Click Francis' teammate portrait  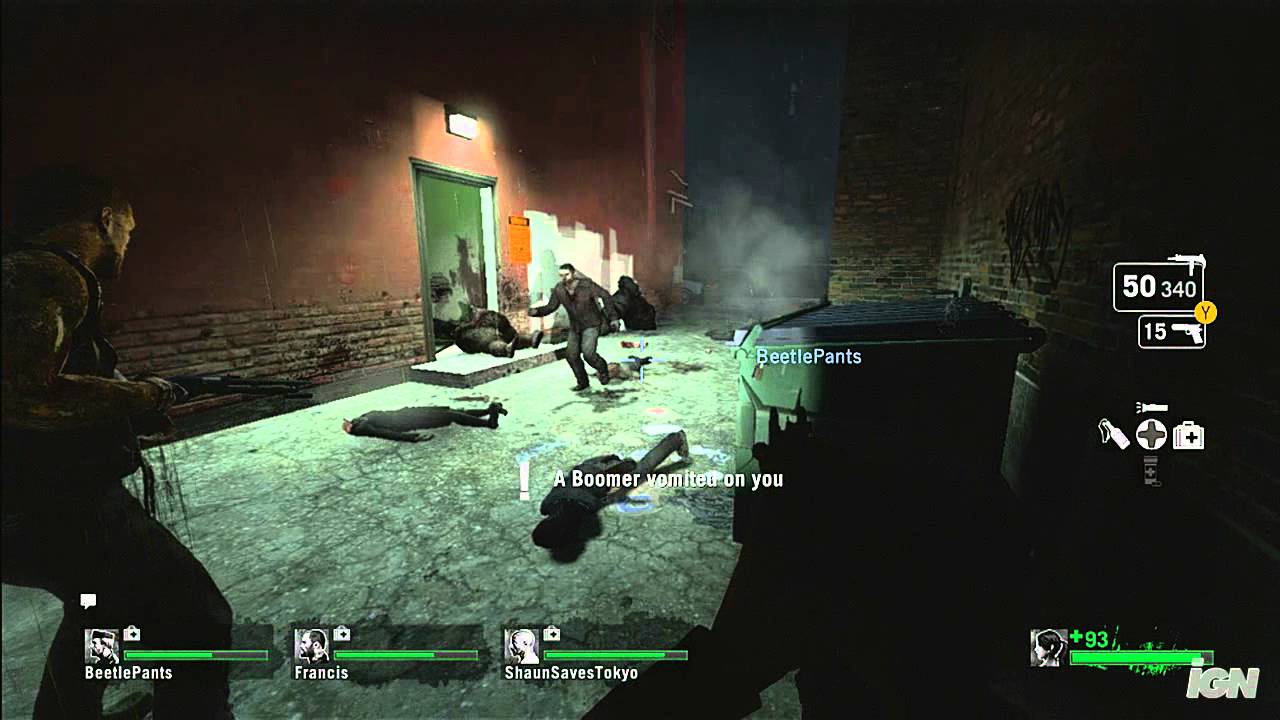pyautogui.click(x=311, y=646)
